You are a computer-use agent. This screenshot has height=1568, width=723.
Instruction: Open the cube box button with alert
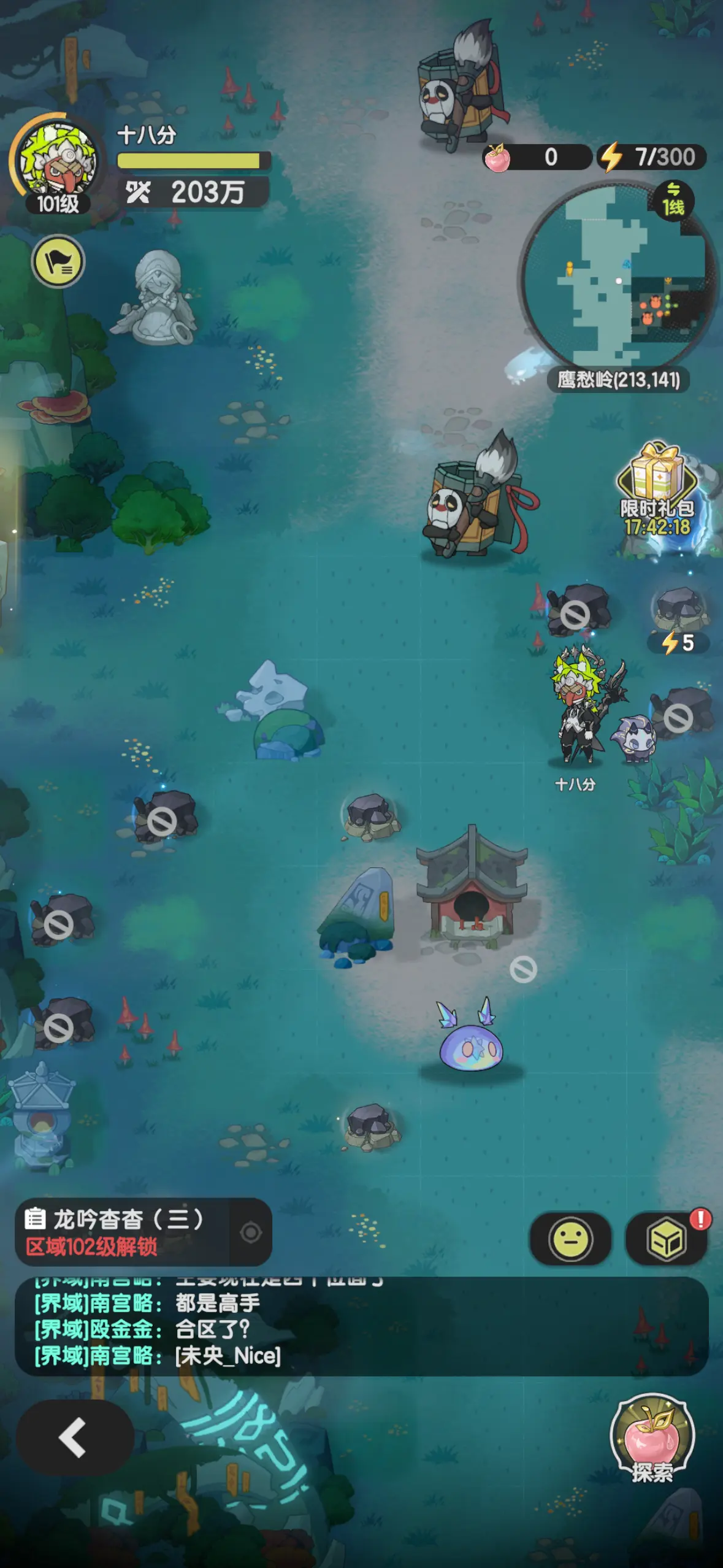point(666,1239)
